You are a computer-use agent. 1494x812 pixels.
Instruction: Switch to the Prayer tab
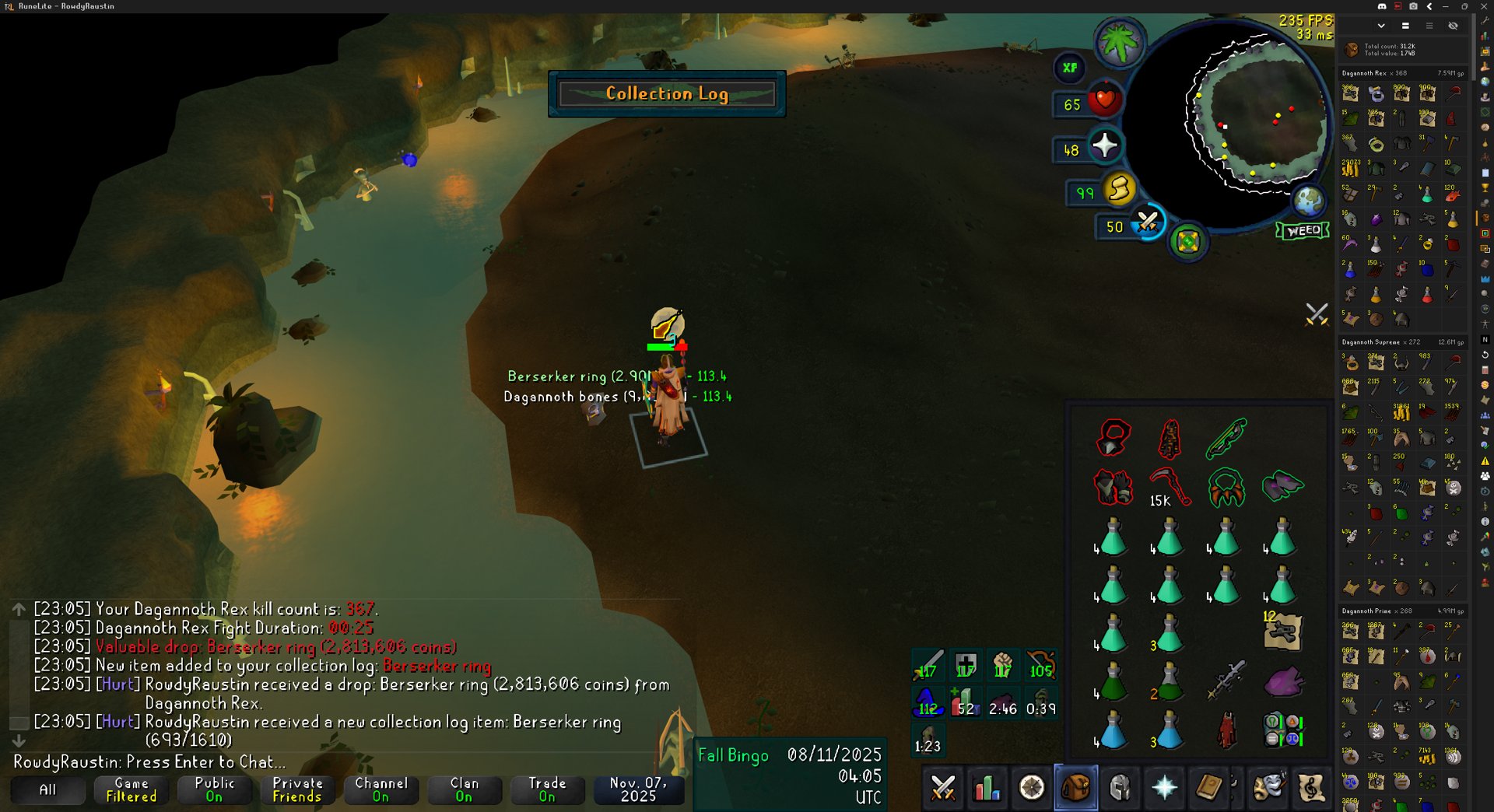[x=1164, y=788]
